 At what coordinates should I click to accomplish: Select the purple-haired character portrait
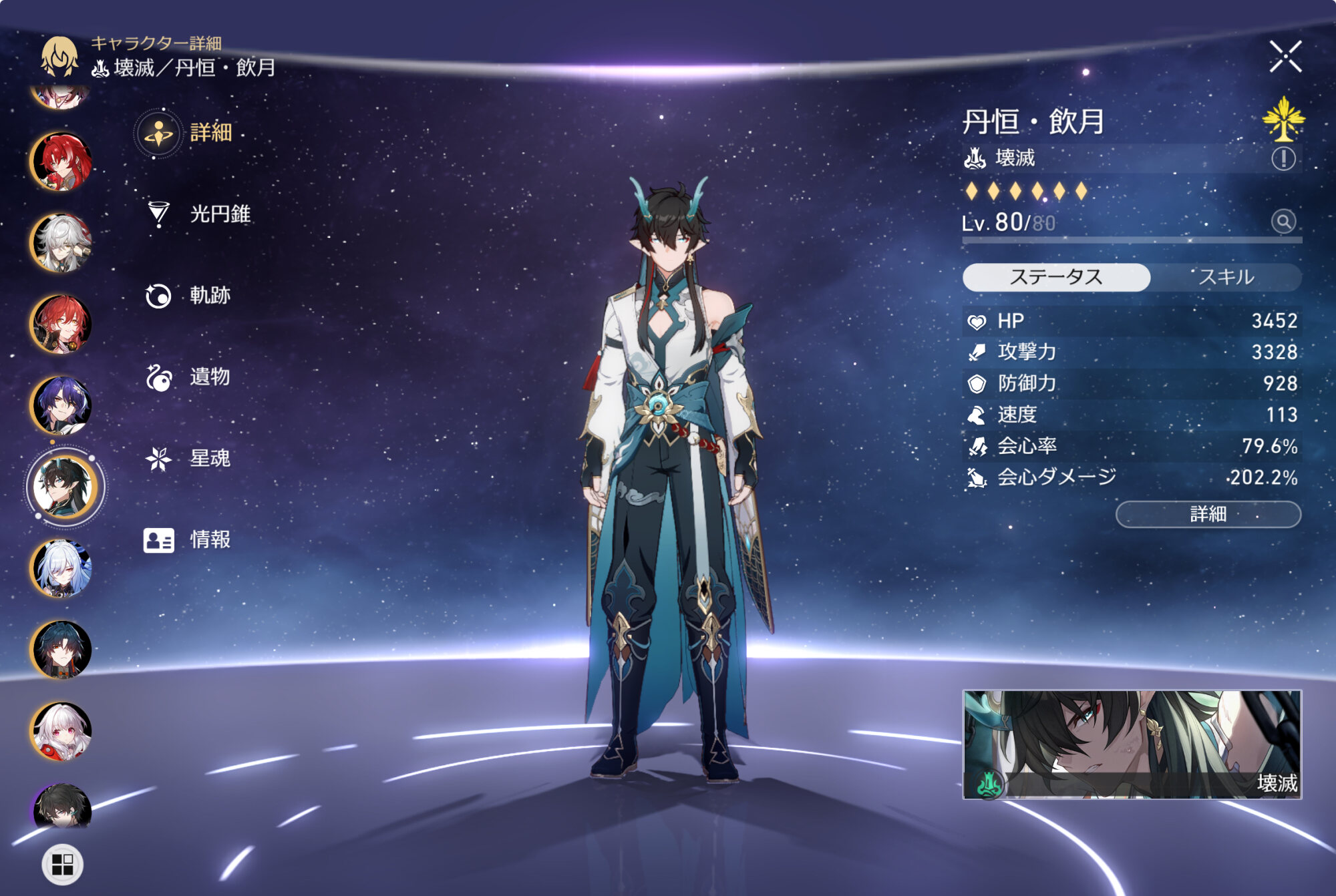point(61,405)
